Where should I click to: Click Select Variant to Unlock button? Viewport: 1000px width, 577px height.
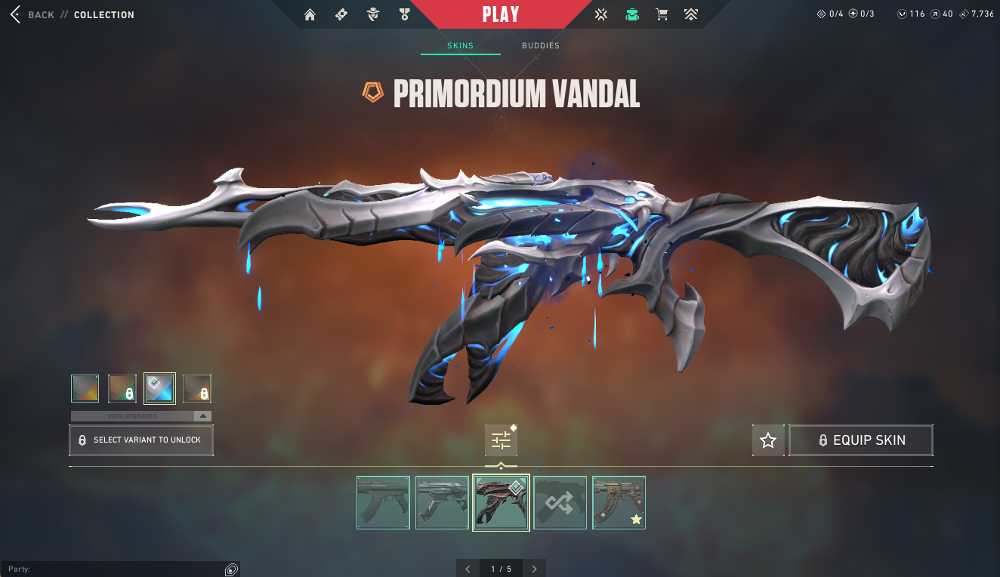click(x=141, y=440)
